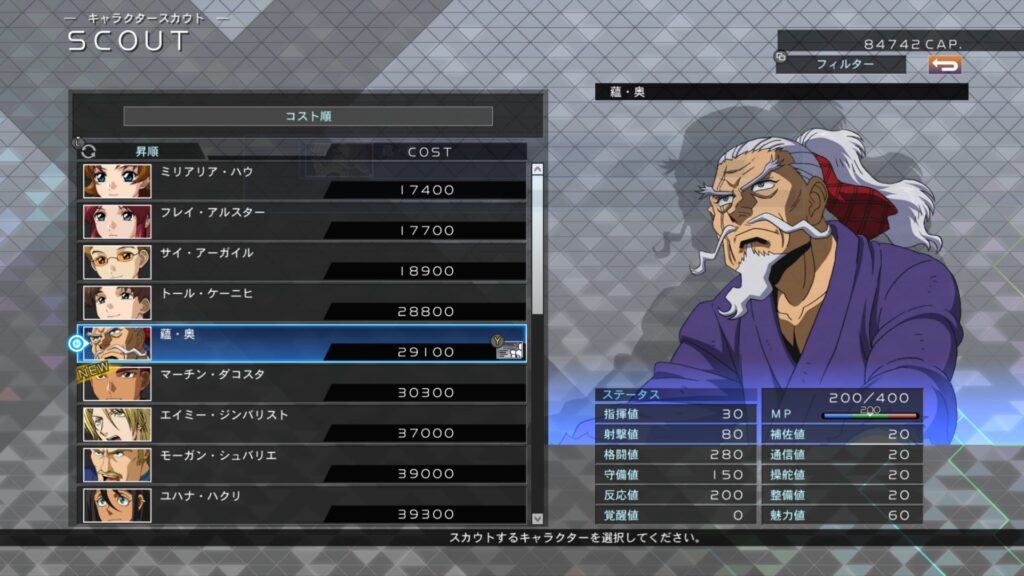The width and height of the screenshot is (1024, 576).
Task: Scout the highlighted 蘊・奥 character
Action: pyautogui.click(x=304, y=343)
